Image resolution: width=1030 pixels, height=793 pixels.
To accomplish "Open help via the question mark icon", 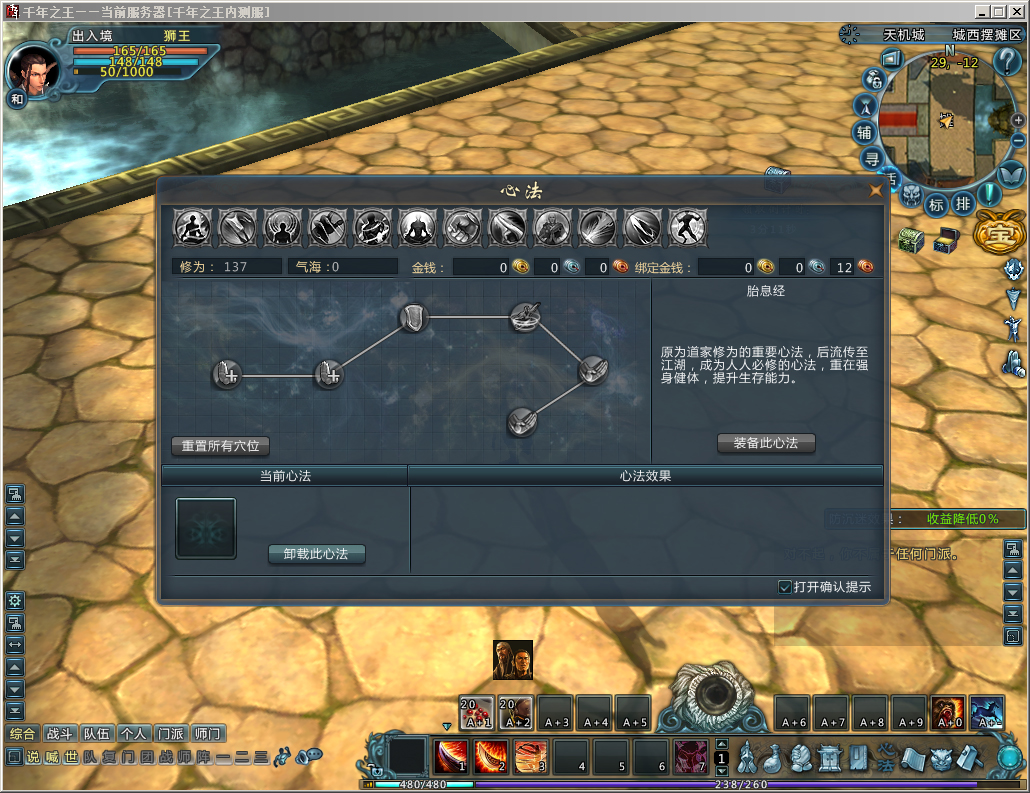I will click(x=1006, y=62).
